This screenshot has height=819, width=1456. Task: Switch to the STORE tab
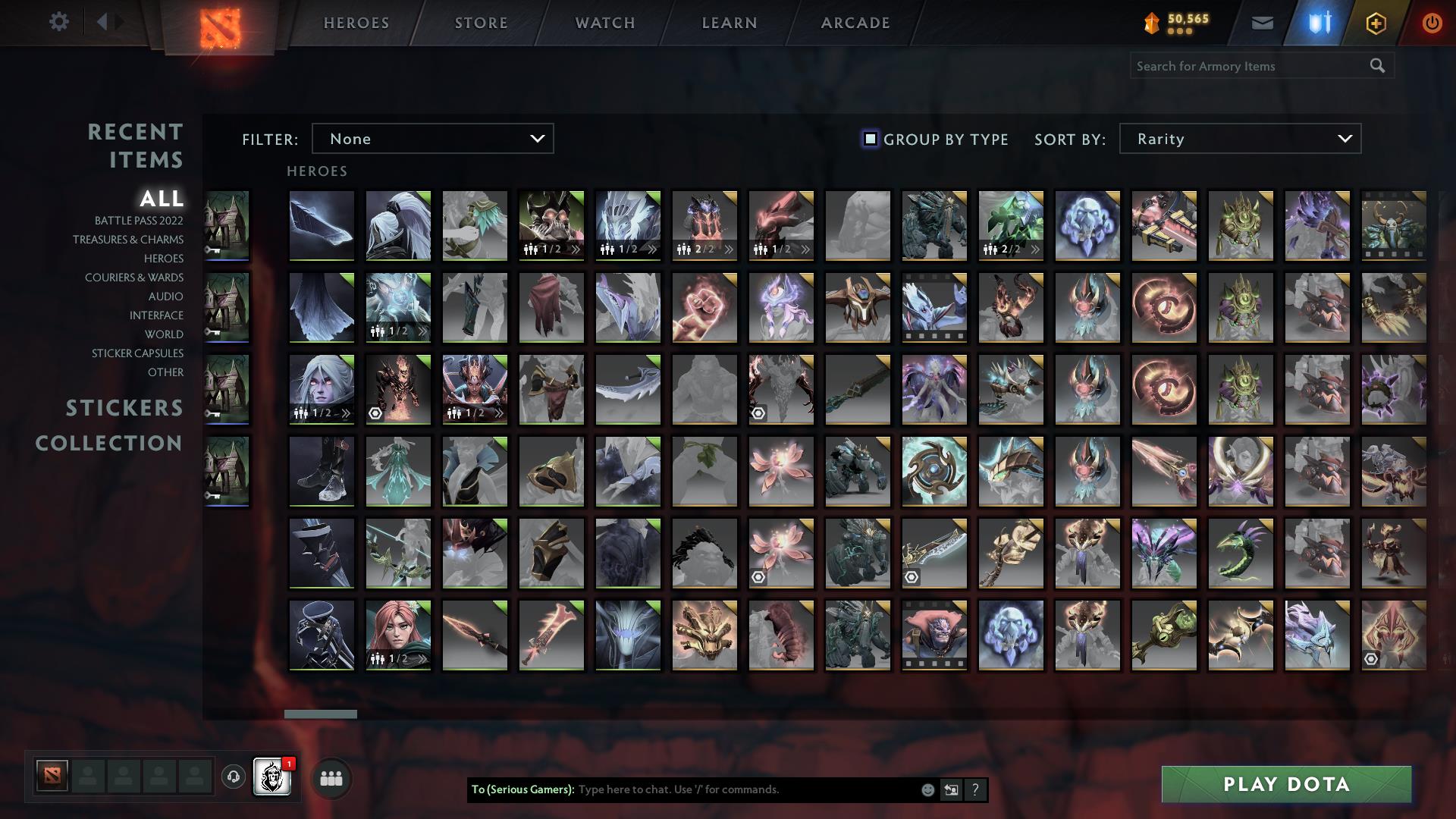[x=480, y=23]
